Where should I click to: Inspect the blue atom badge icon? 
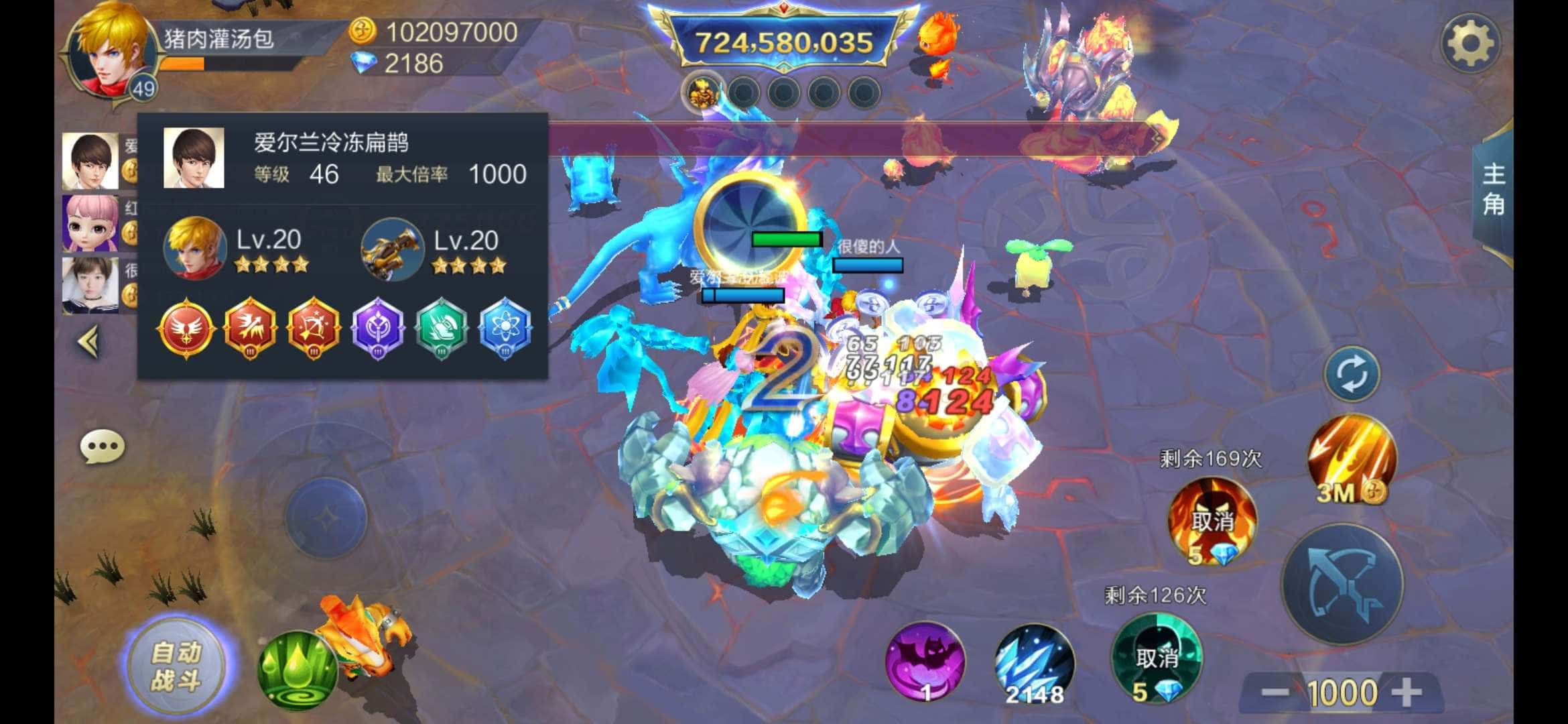tap(505, 329)
